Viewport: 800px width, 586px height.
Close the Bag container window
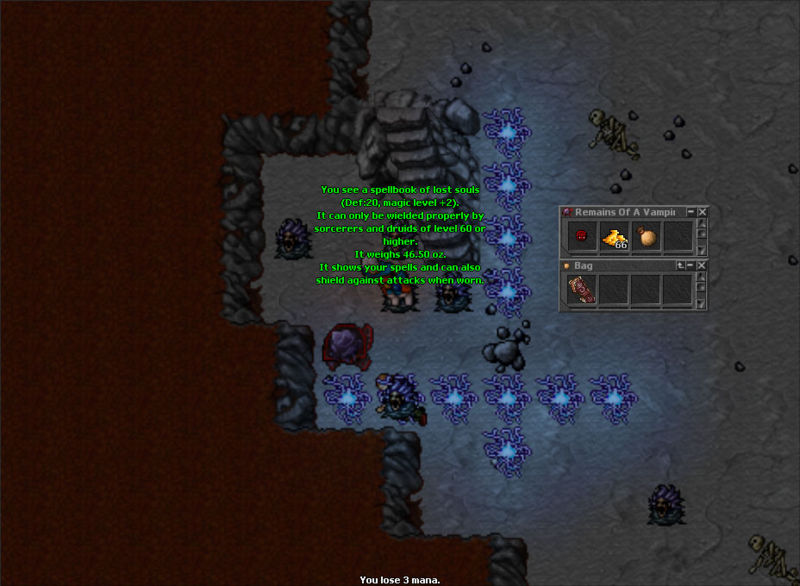pos(702,266)
